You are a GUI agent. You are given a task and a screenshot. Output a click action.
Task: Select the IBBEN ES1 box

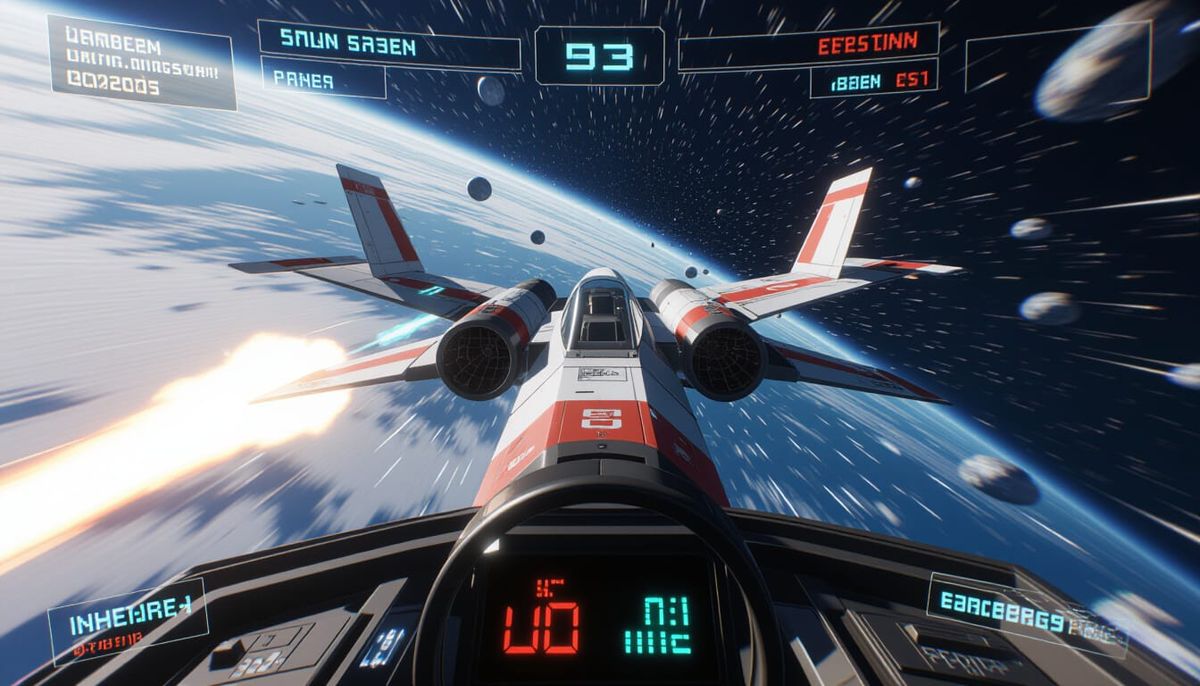pyautogui.click(x=873, y=78)
